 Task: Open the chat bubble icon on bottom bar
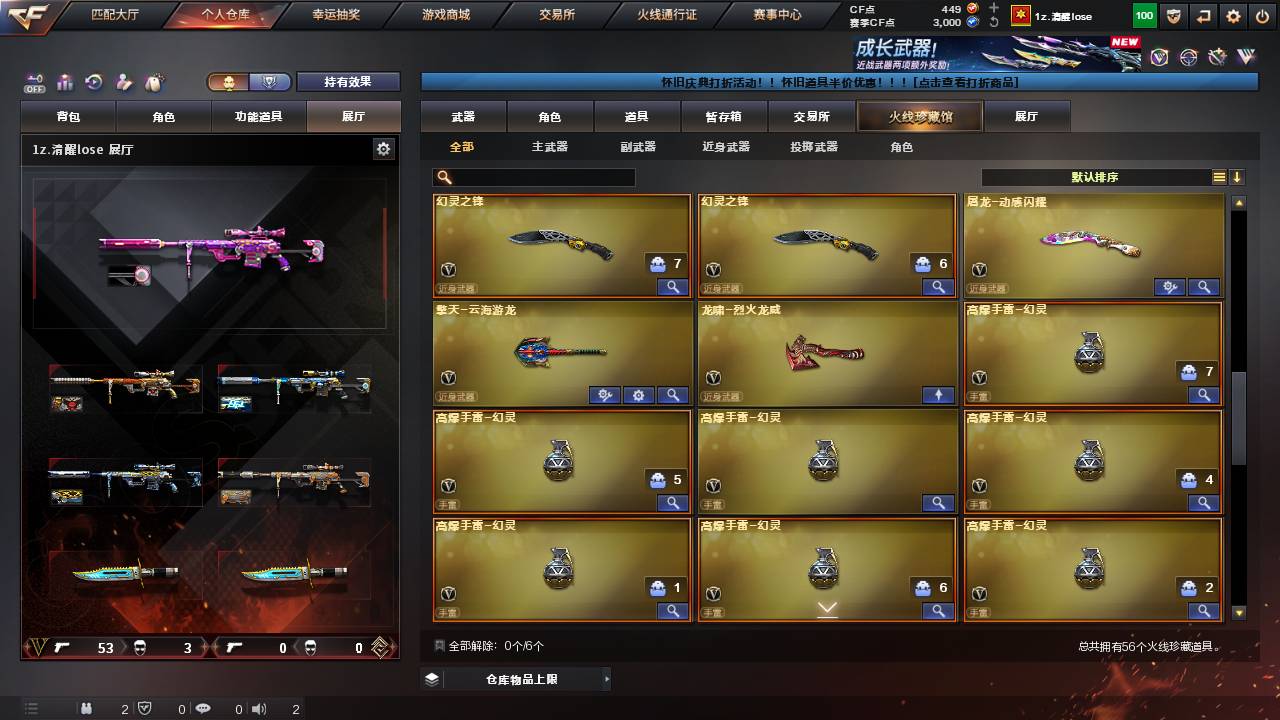click(x=204, y=708)
